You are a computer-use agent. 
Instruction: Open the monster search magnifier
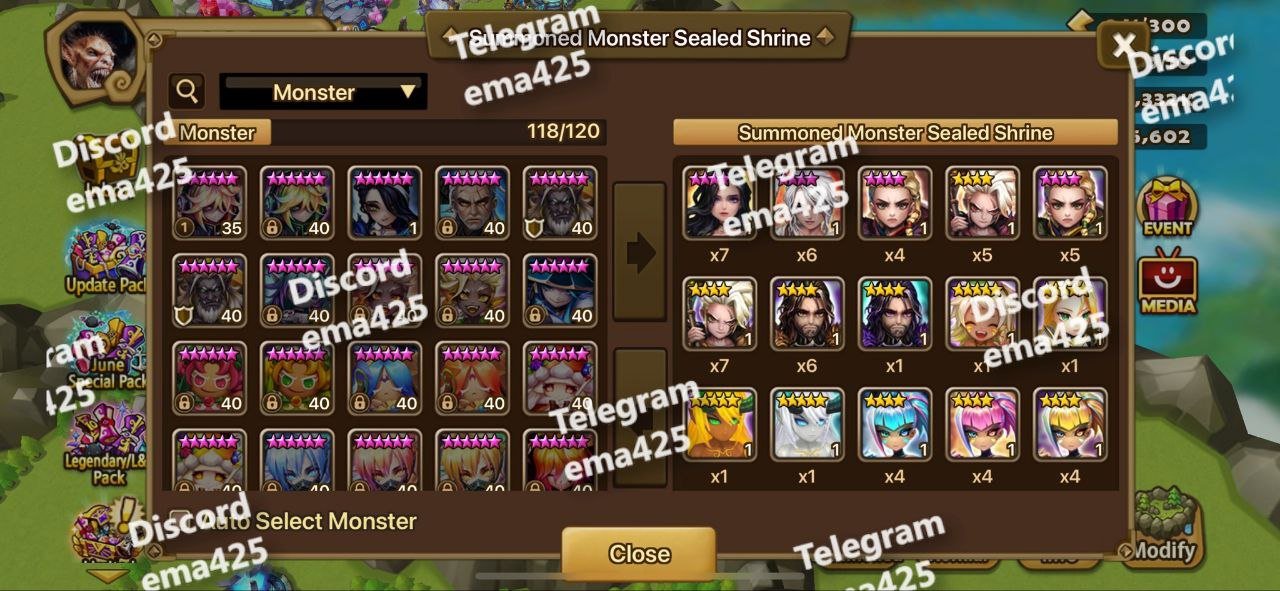pos(187,92)
